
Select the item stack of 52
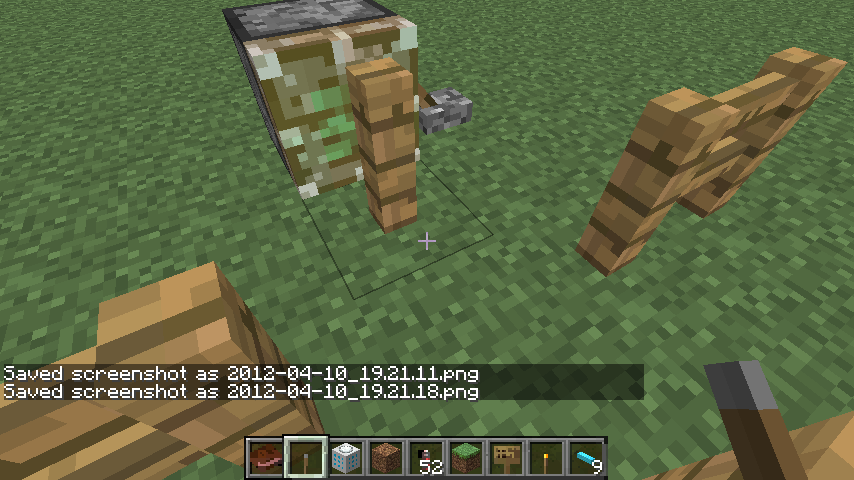click(426, 459)
